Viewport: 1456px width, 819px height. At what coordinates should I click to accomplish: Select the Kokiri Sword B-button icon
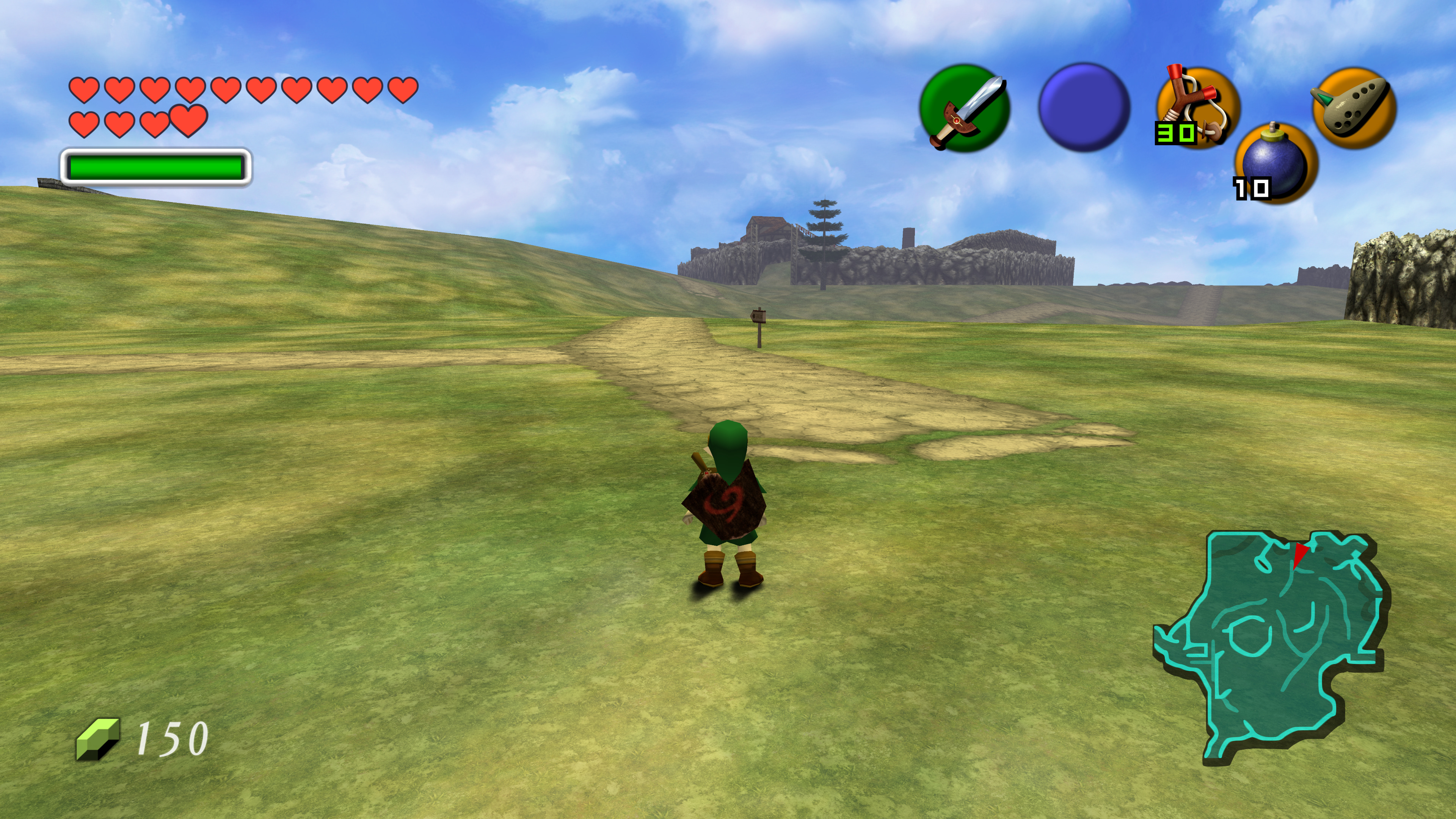click(964, 108)
